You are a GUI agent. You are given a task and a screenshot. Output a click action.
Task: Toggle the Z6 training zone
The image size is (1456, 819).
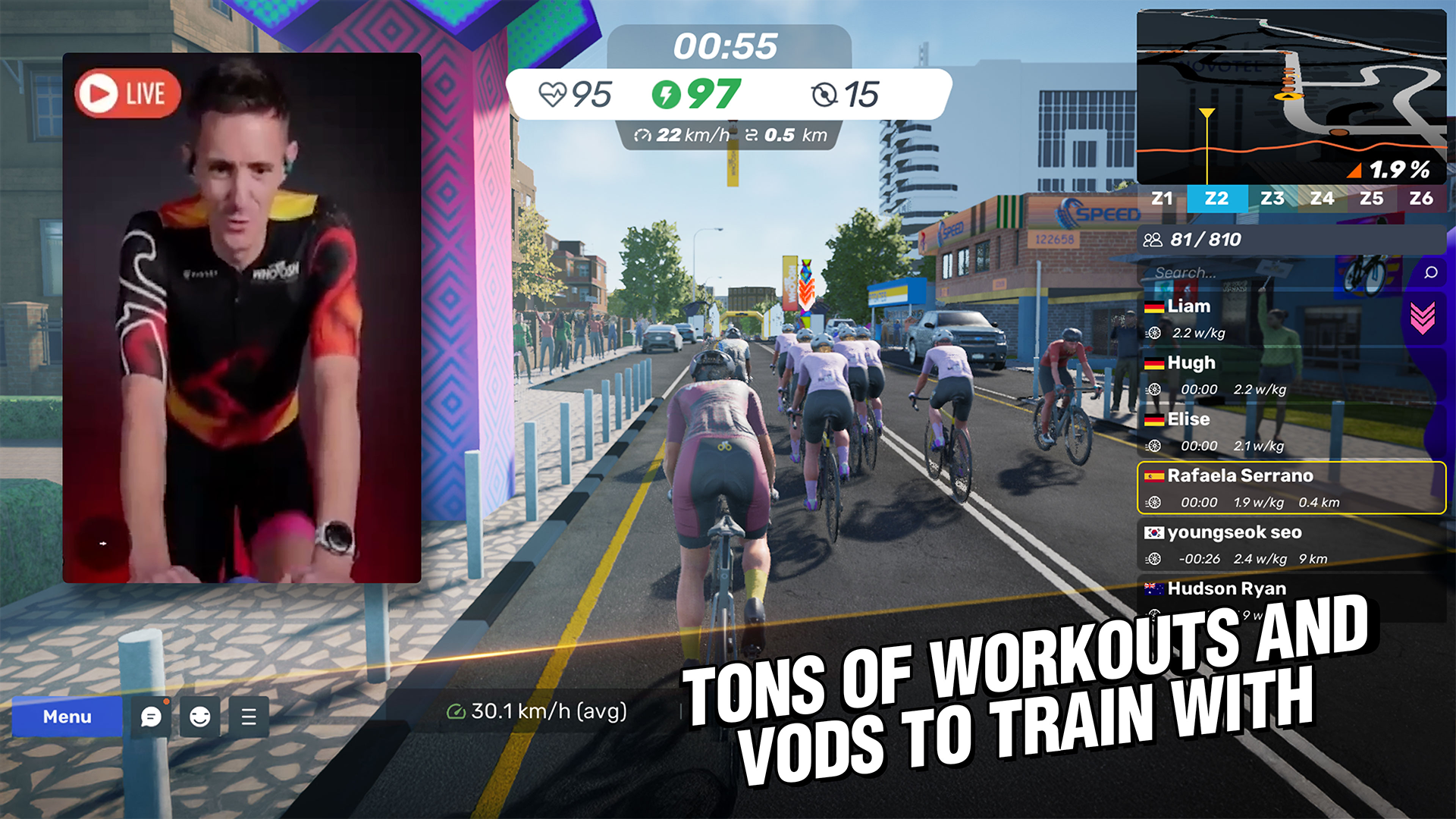(x=1421, y=199)
